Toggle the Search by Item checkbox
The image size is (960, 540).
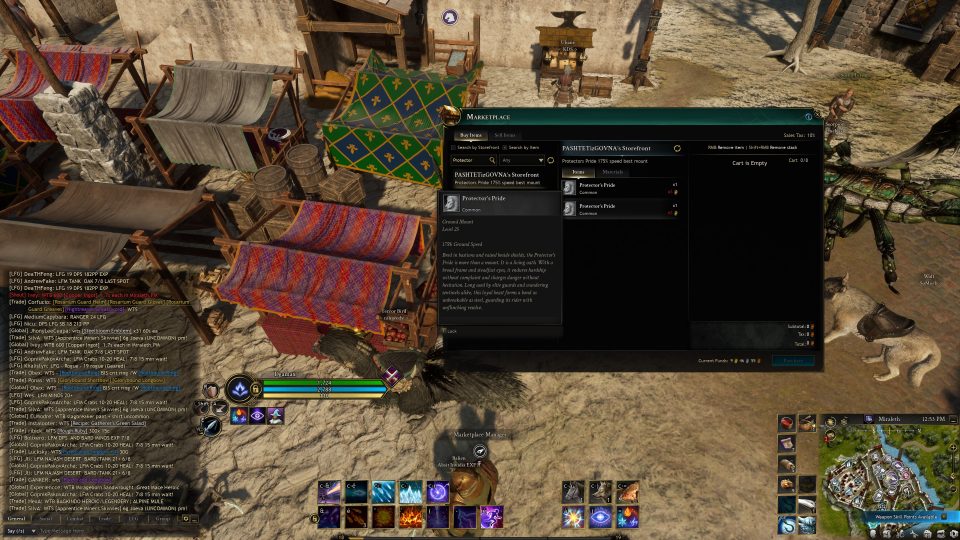[x=505, y=148]
